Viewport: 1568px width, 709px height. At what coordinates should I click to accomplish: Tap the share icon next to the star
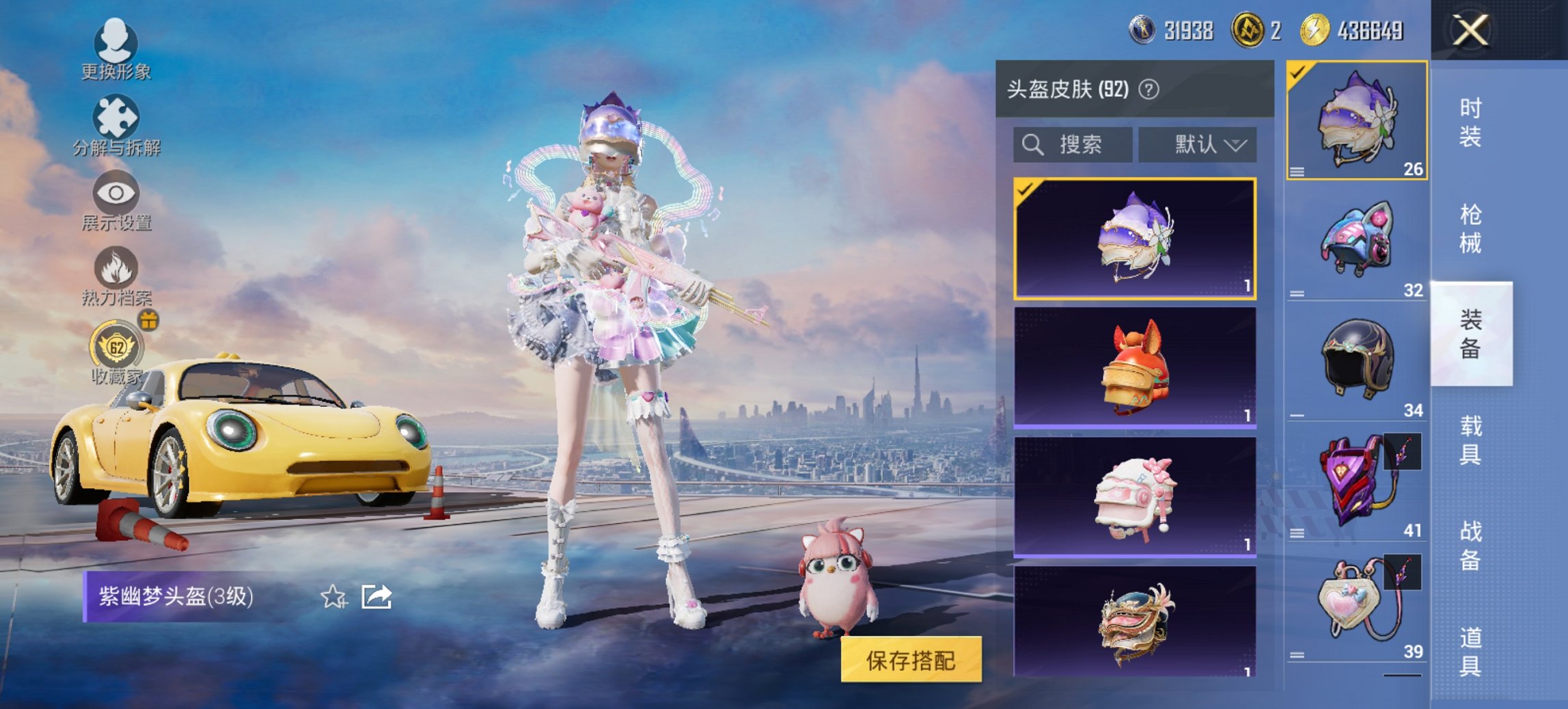376,597
